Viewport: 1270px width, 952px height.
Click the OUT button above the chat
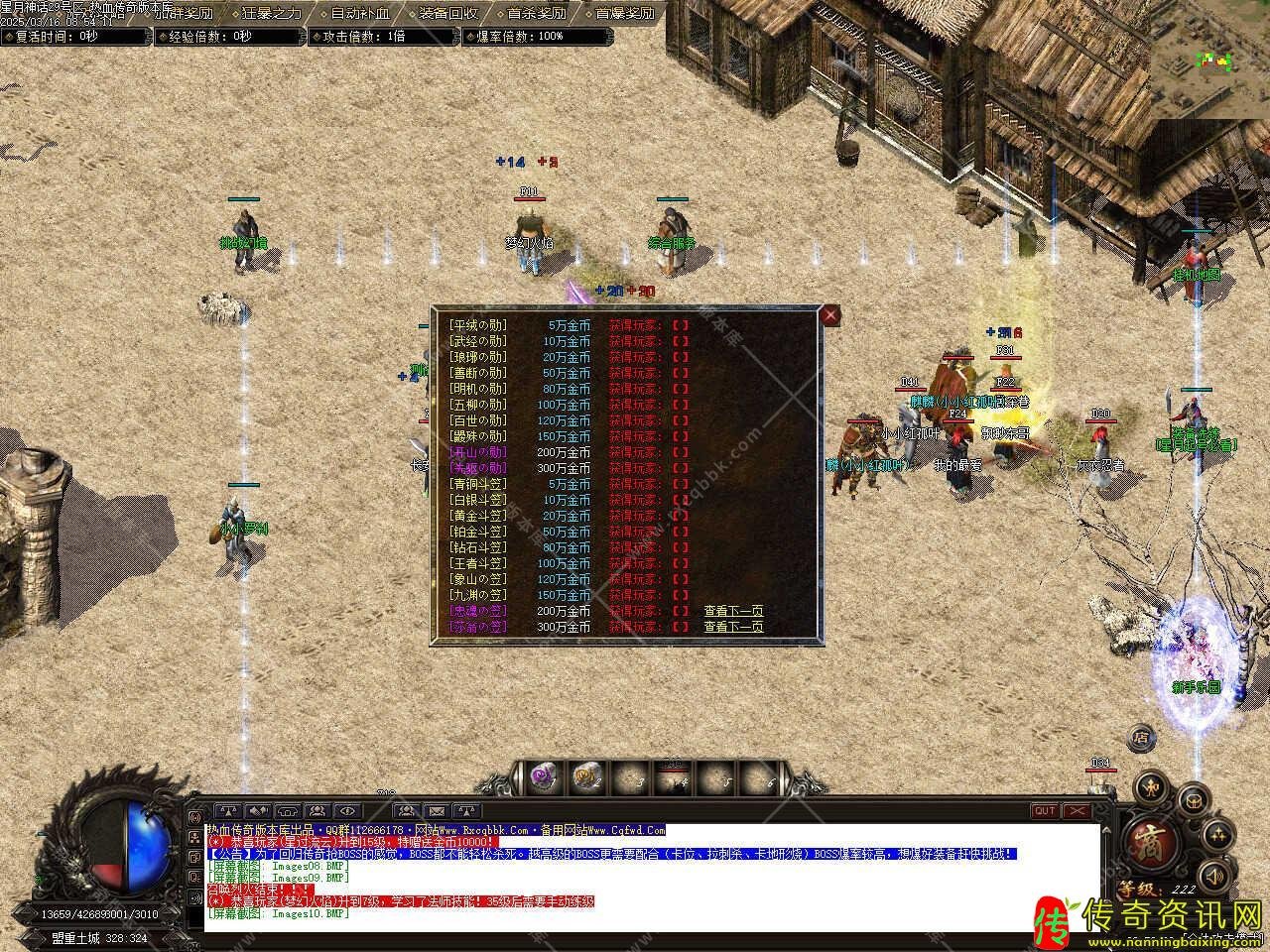click(x=1045, y=811)
